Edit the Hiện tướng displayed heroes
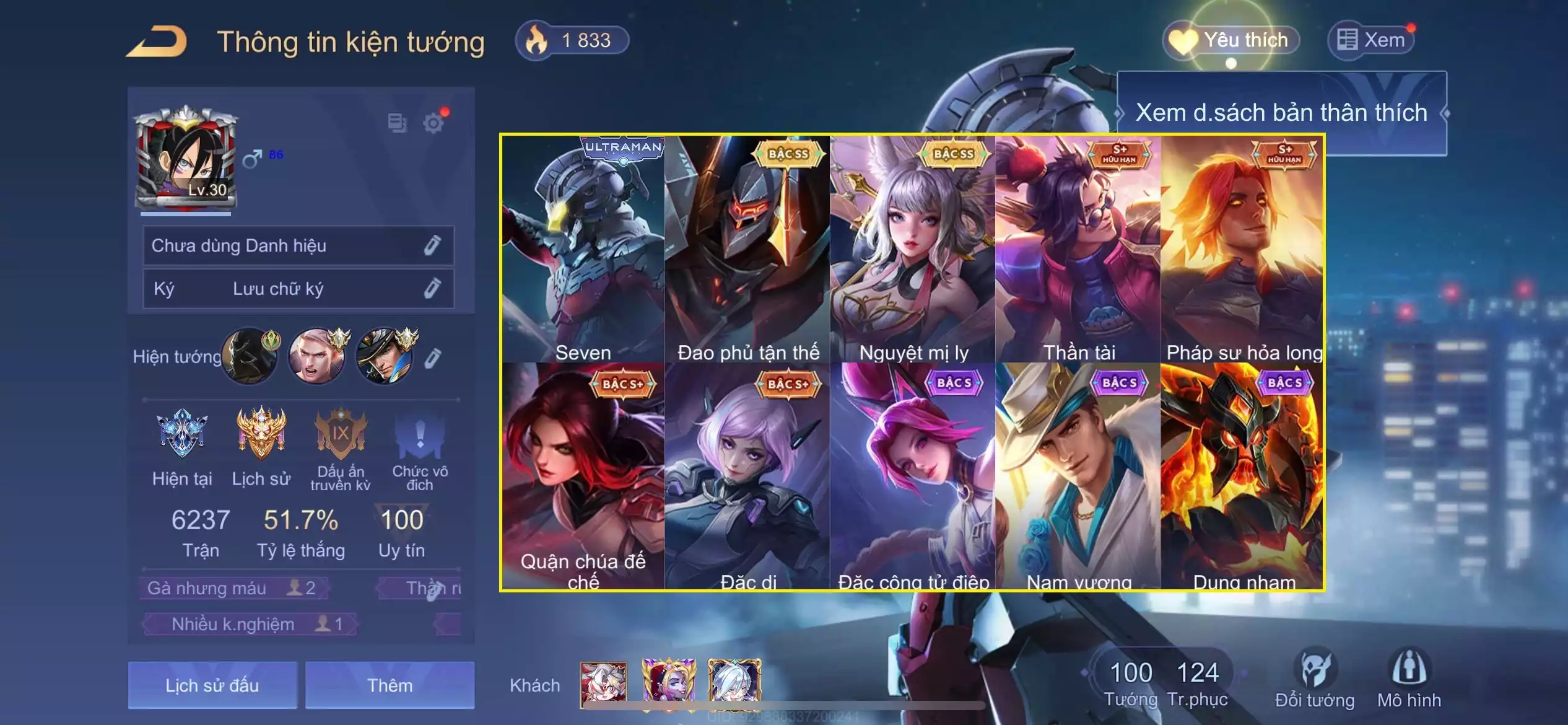 433,358
